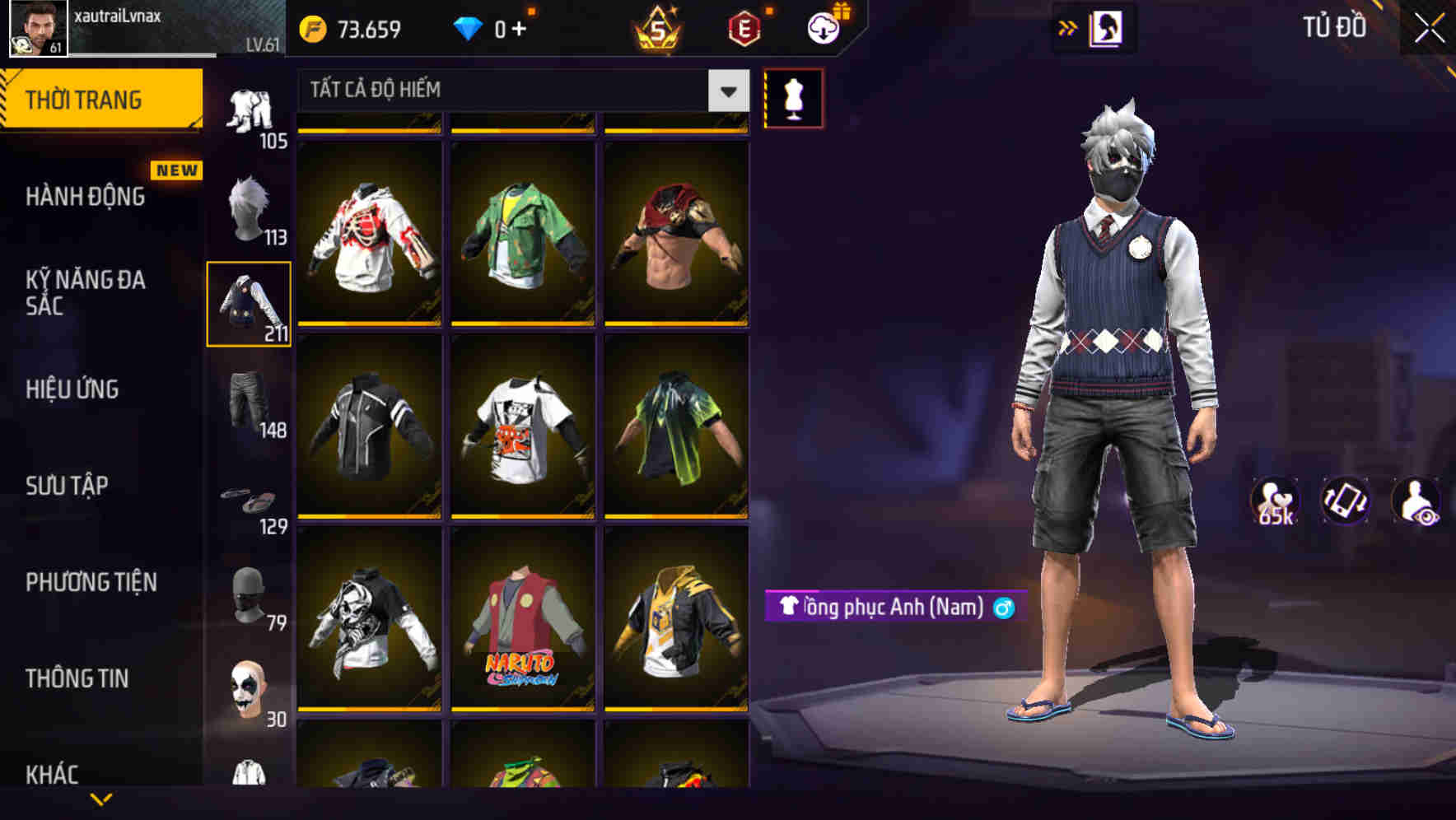Click the cloud download gift icon
This screenshot has width=1456, height=820.
click(822, 26)
